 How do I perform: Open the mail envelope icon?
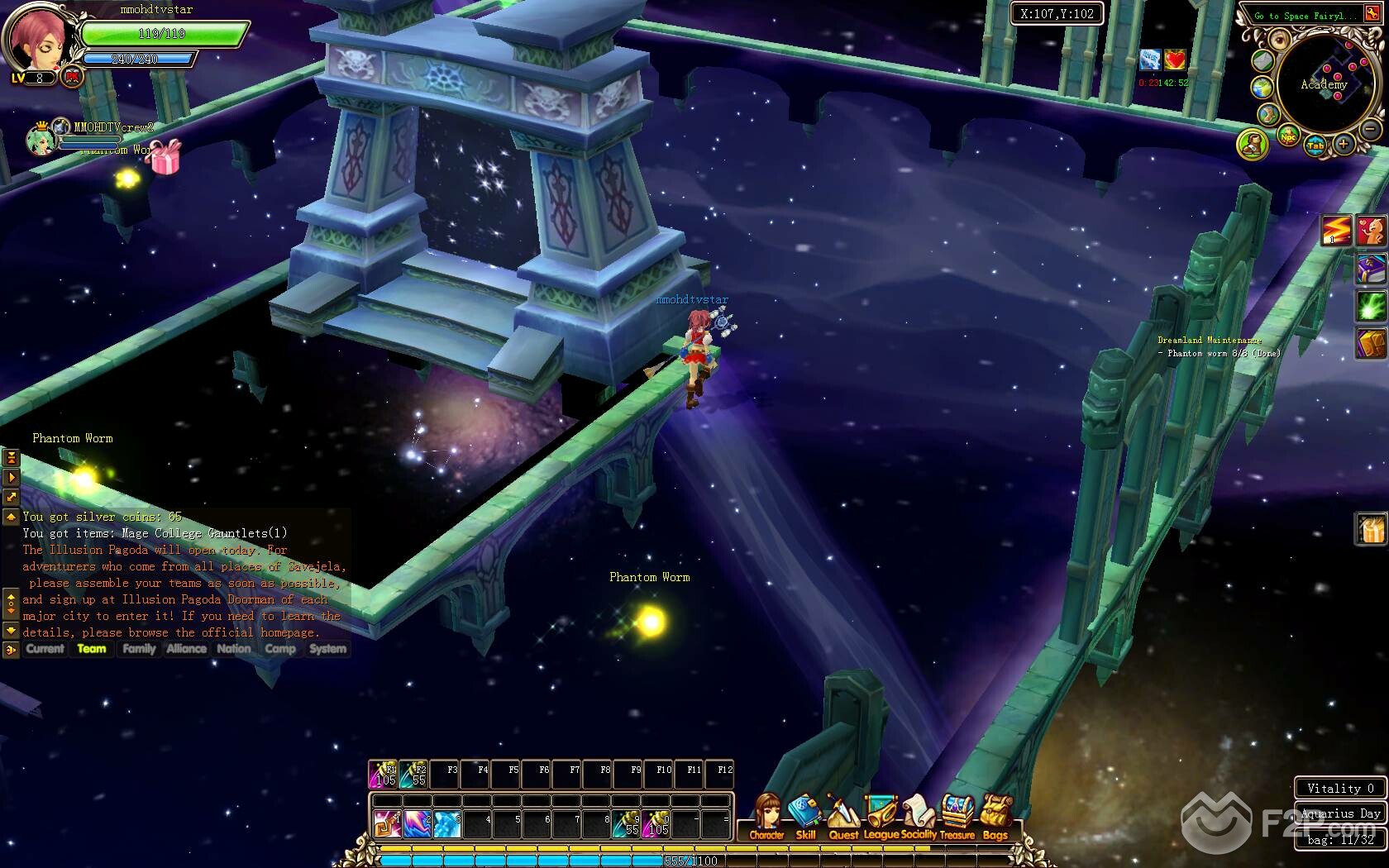pos(1263,60)
